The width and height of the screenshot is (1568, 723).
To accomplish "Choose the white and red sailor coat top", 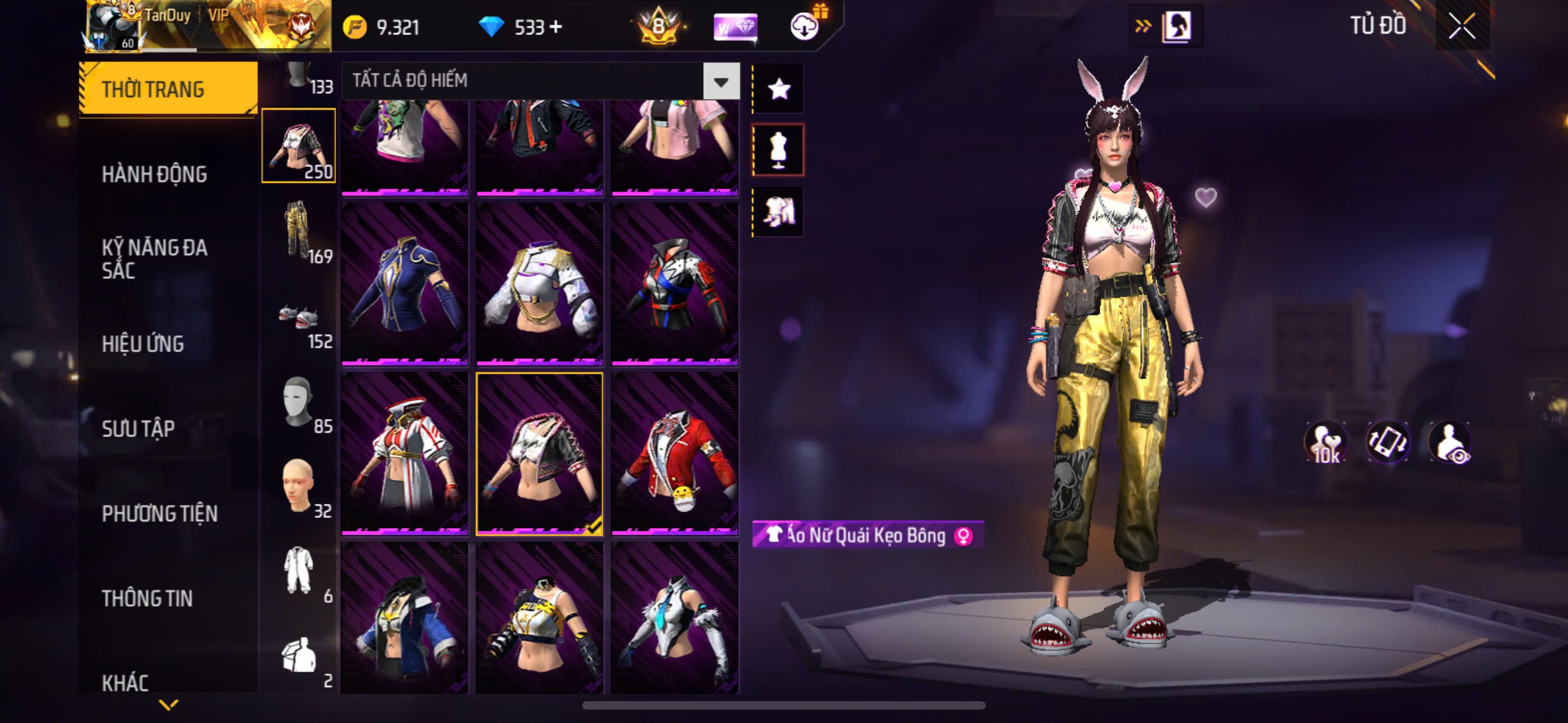I will tap(405, 454).
